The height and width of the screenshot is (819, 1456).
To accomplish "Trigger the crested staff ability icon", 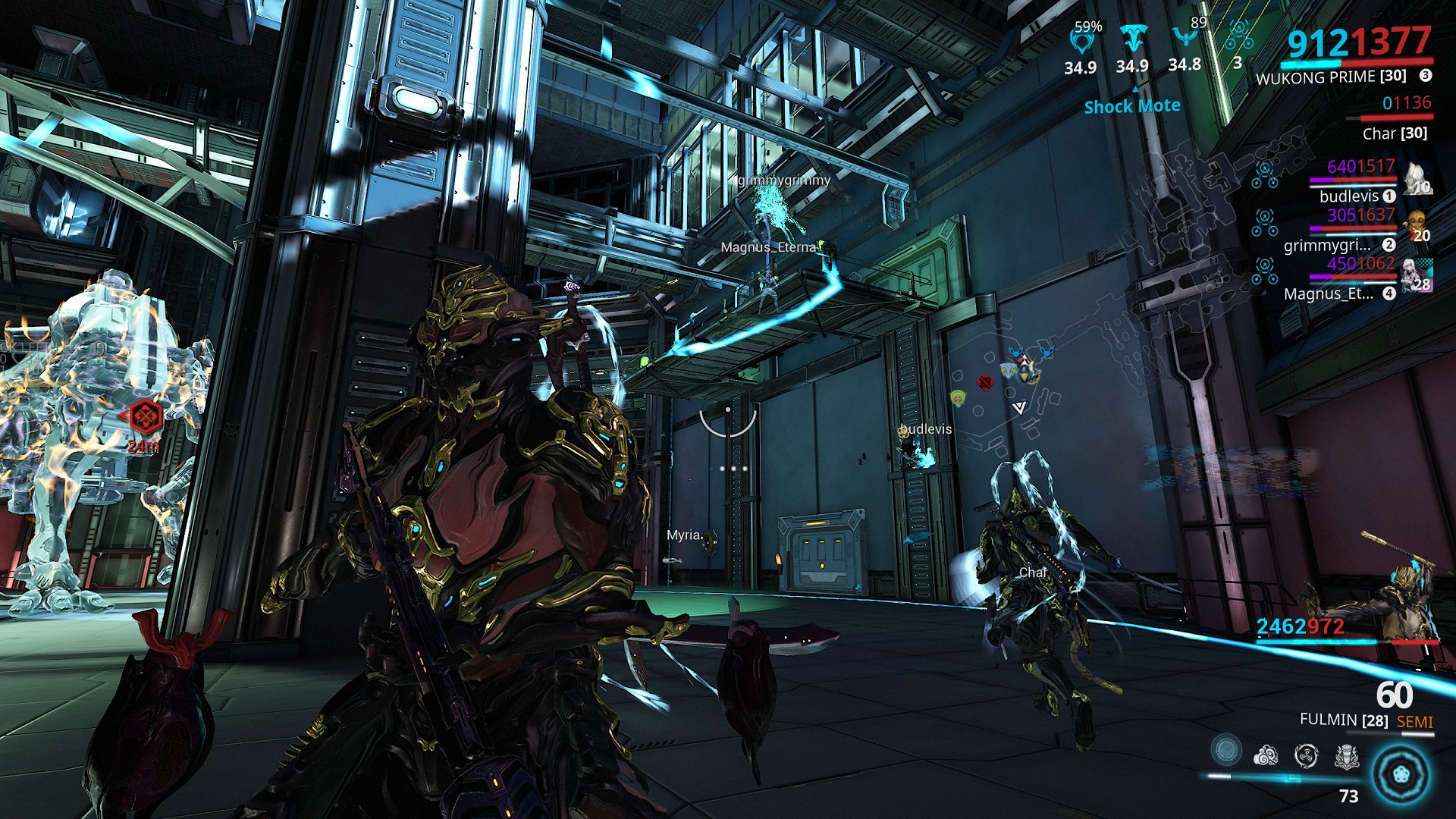I will (1347, 755).
